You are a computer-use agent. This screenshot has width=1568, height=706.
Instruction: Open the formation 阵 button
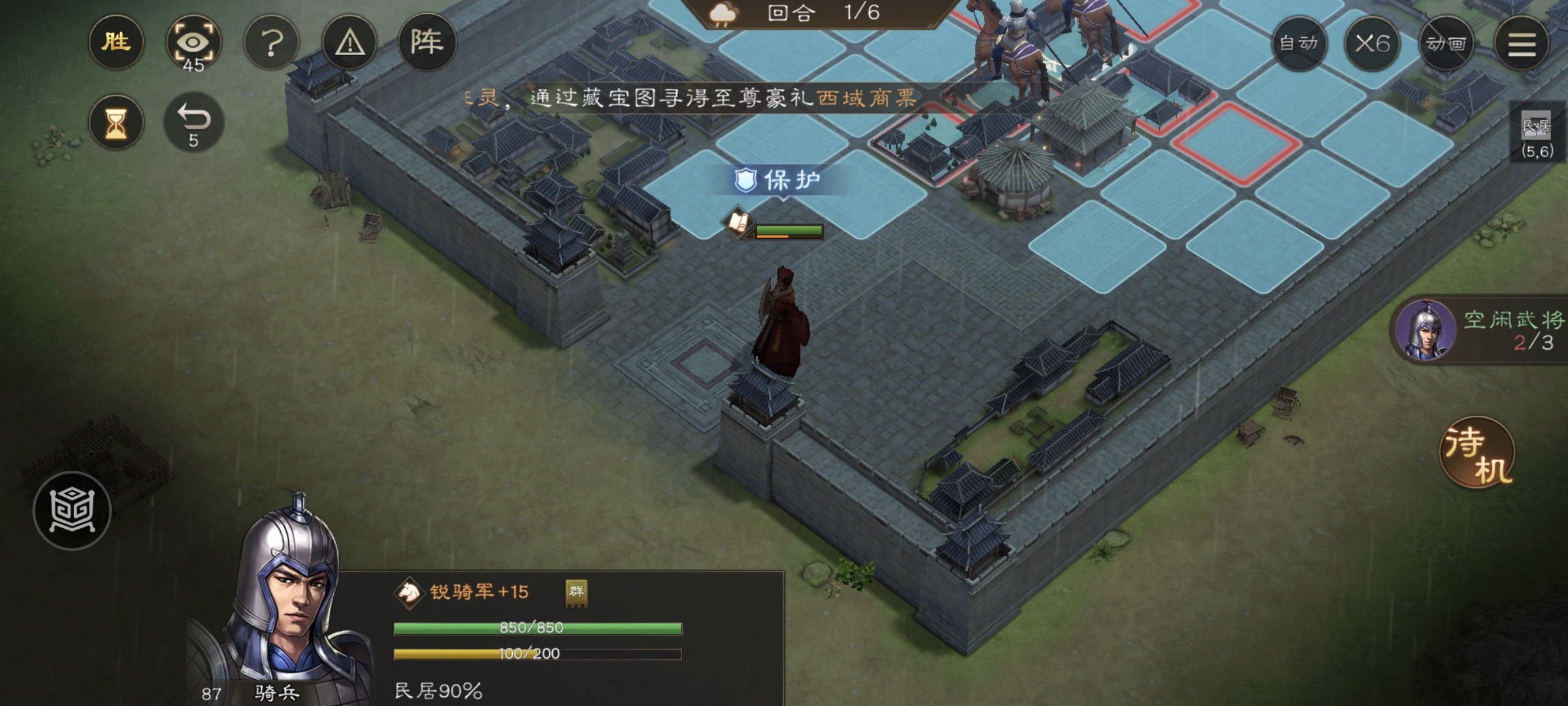pos(427,43)
